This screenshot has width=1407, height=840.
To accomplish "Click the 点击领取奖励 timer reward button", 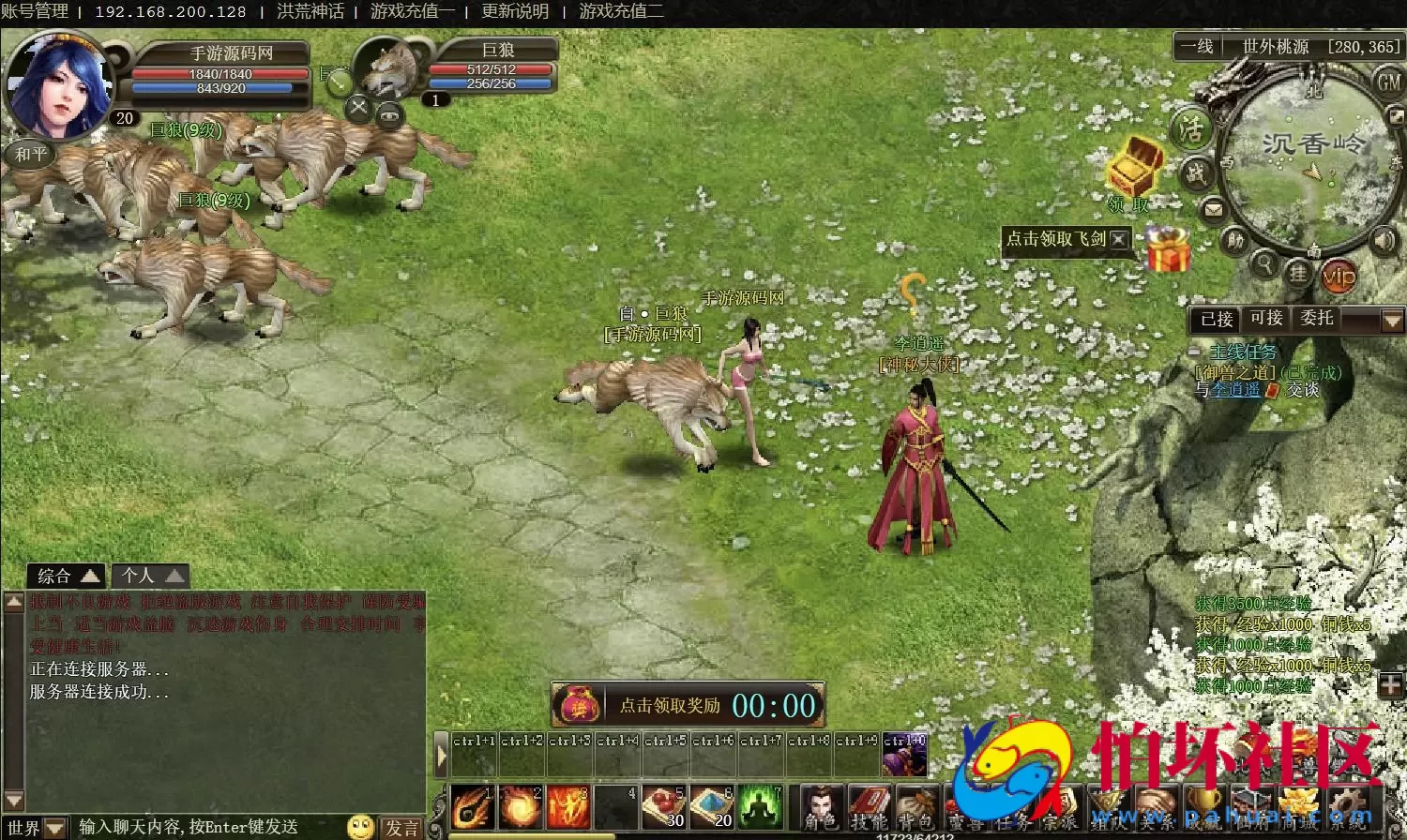I will (x=688, y=705).
